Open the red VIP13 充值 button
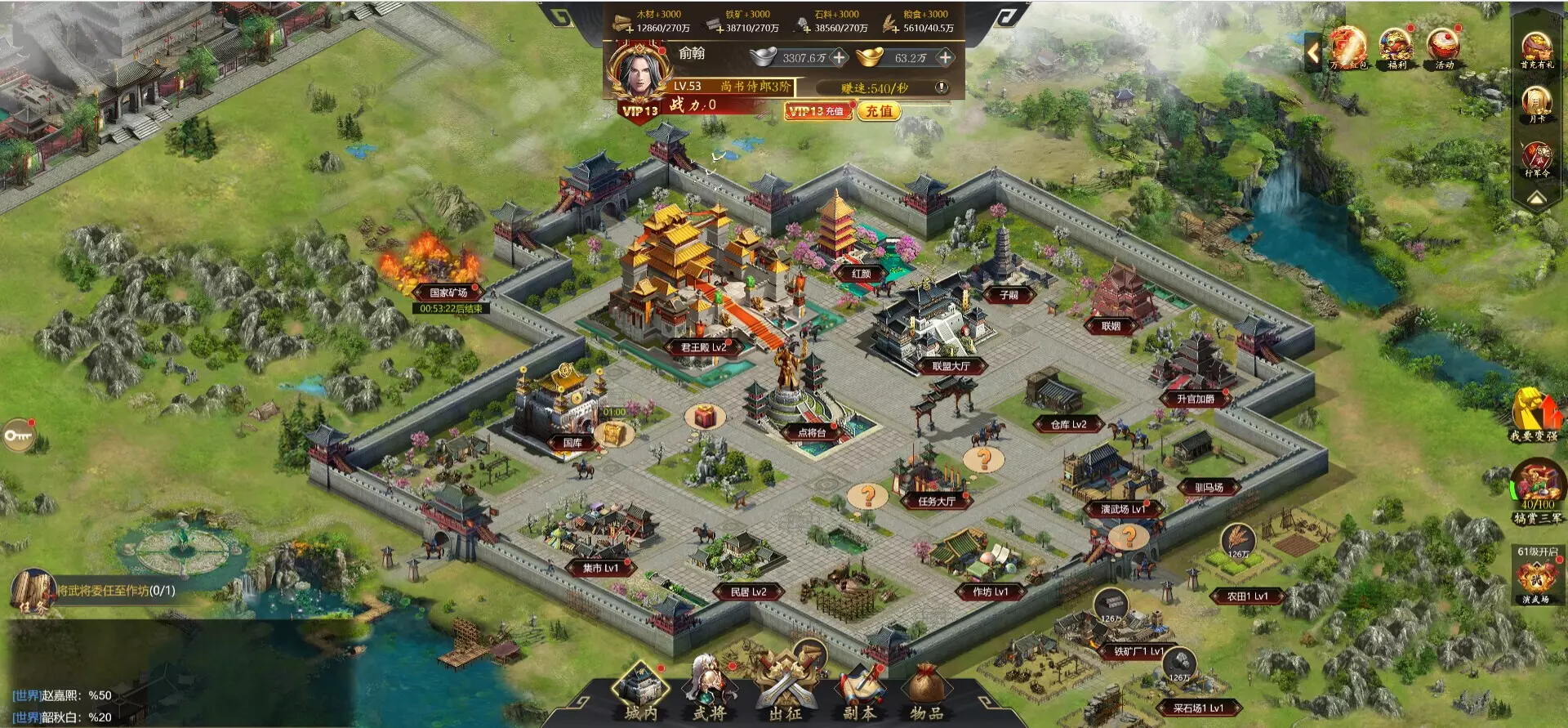Image resolution: width=1568 pixels, height=728 pixels. click(817, 111)
